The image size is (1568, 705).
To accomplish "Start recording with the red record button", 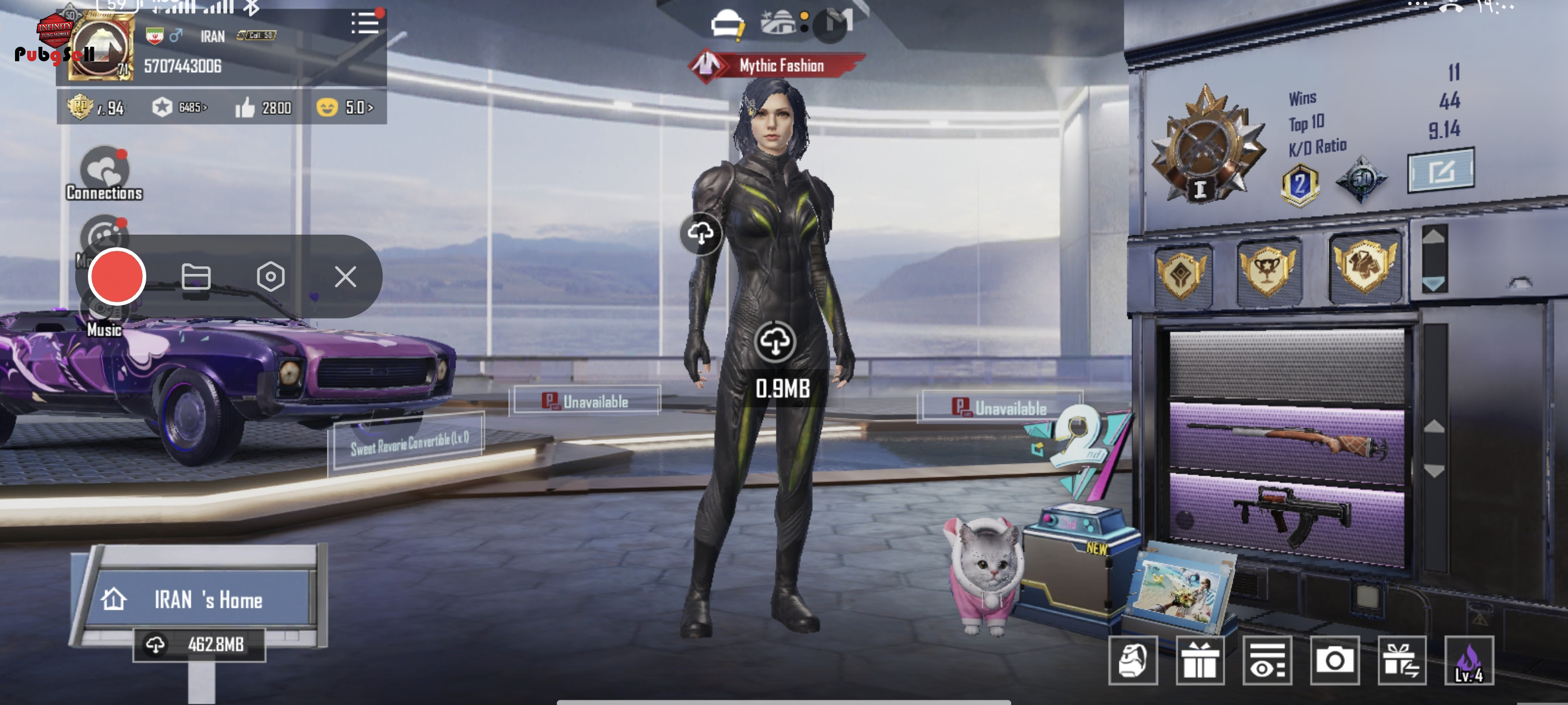I will click(117, 277).
